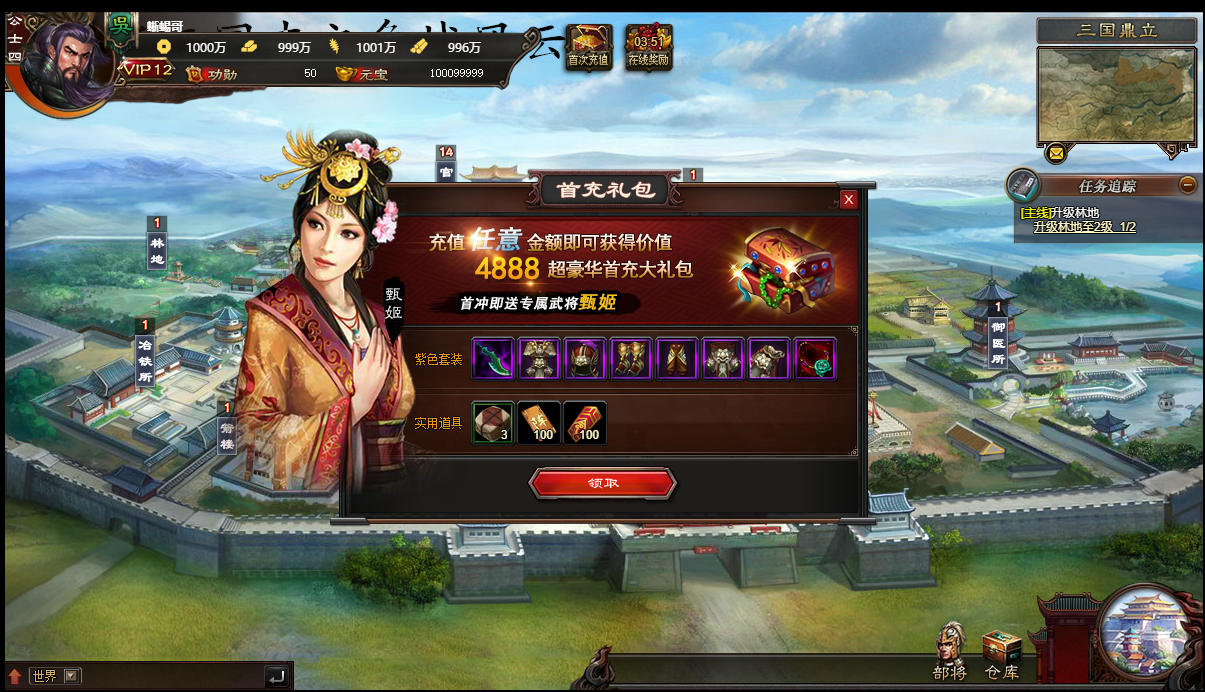
Task: Select the purple-set helmet reward
Action: click(x=585, y=359)
